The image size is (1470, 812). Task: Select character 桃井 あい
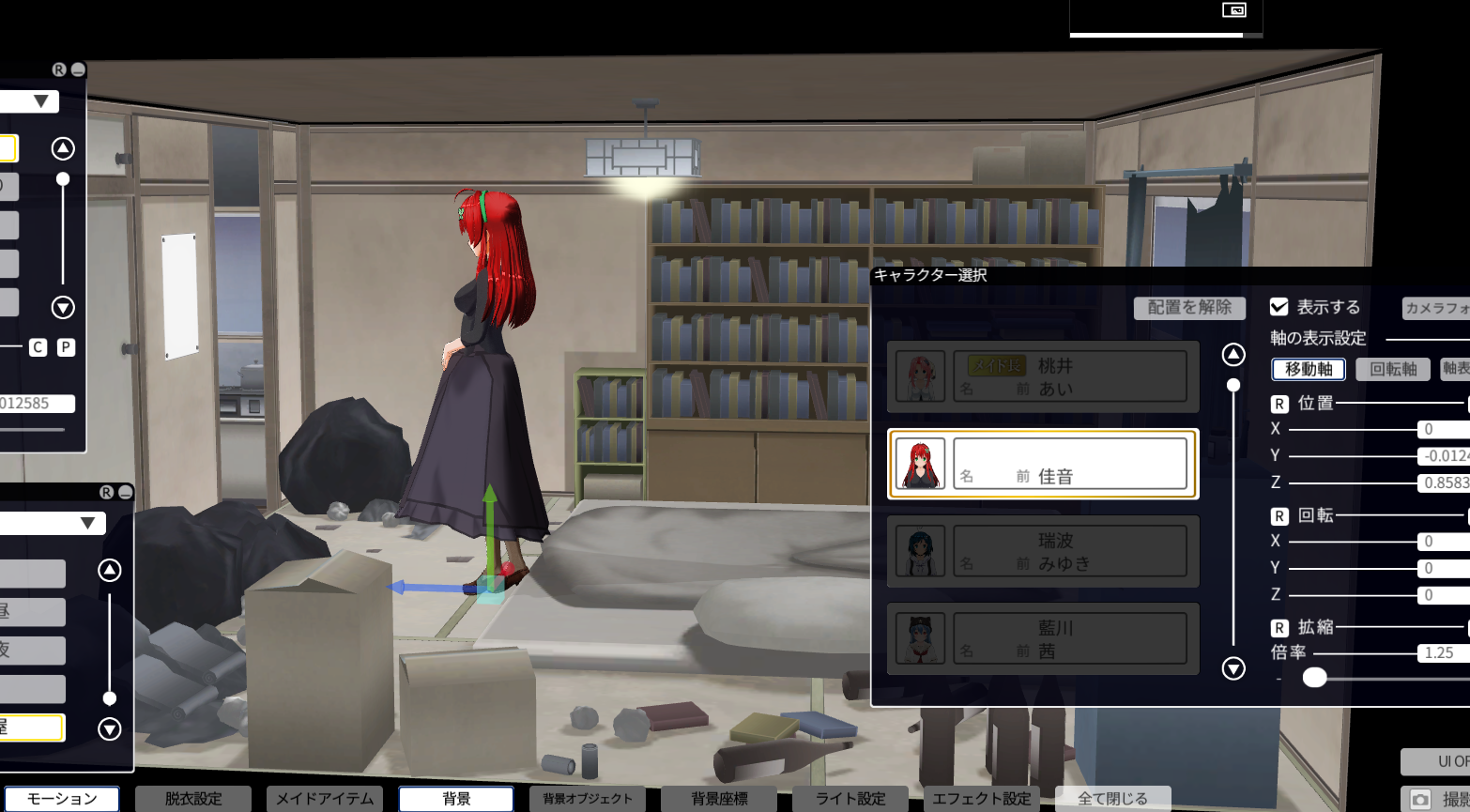[x=1043, y=376]
